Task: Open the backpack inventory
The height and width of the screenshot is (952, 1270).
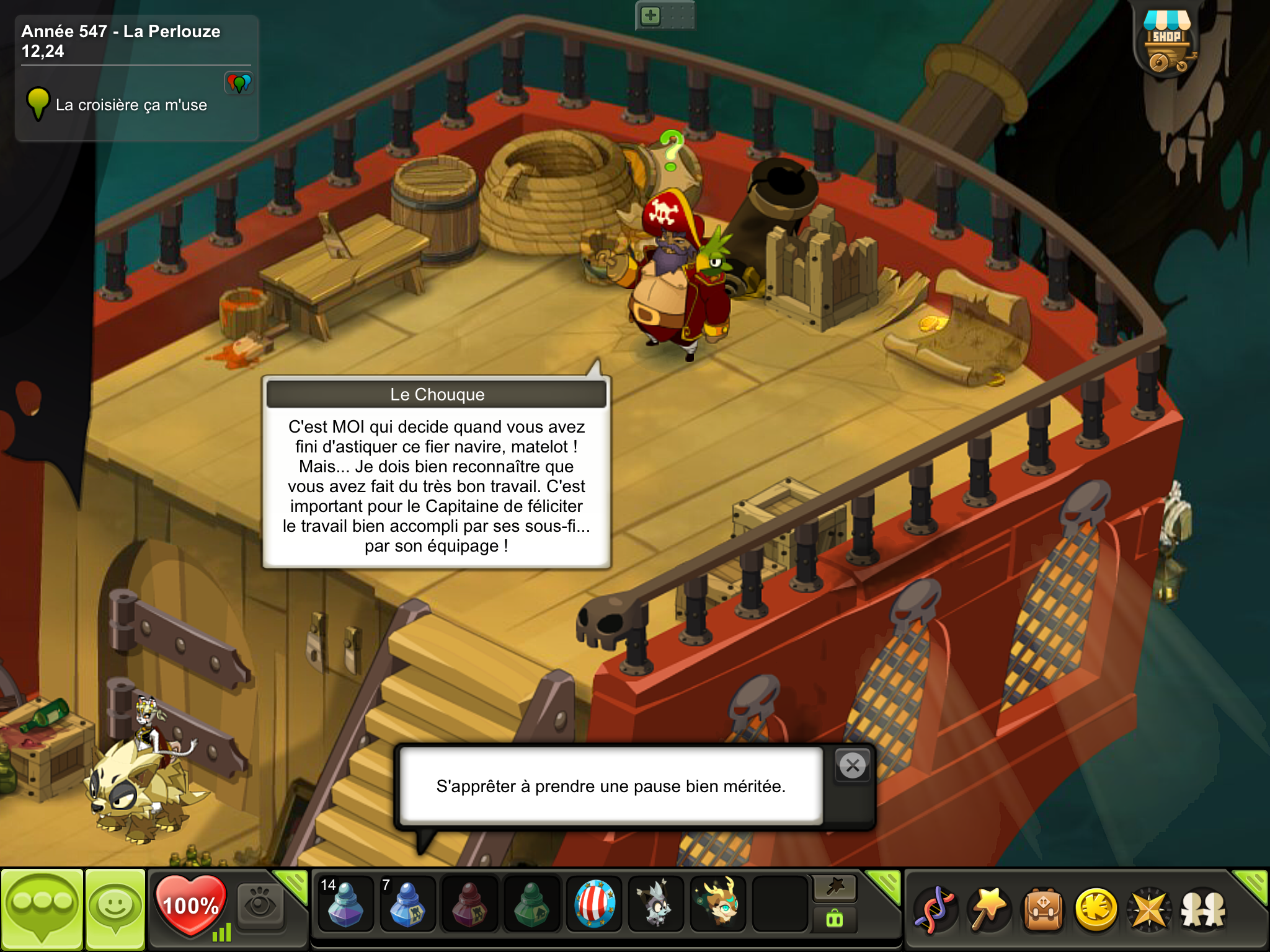Action: (x=1043, y=910)
